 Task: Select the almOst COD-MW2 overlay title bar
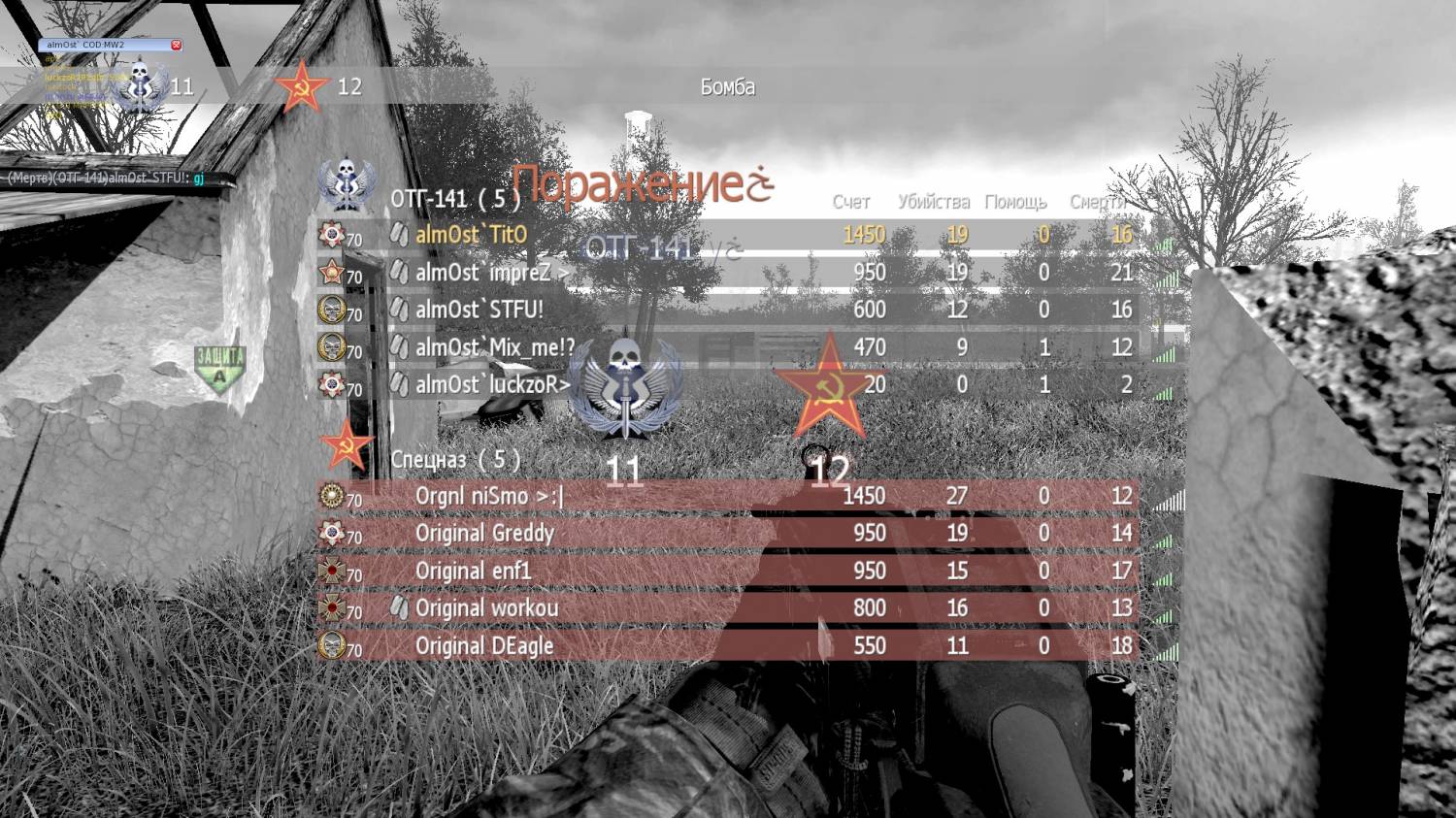tap(102, 45)
